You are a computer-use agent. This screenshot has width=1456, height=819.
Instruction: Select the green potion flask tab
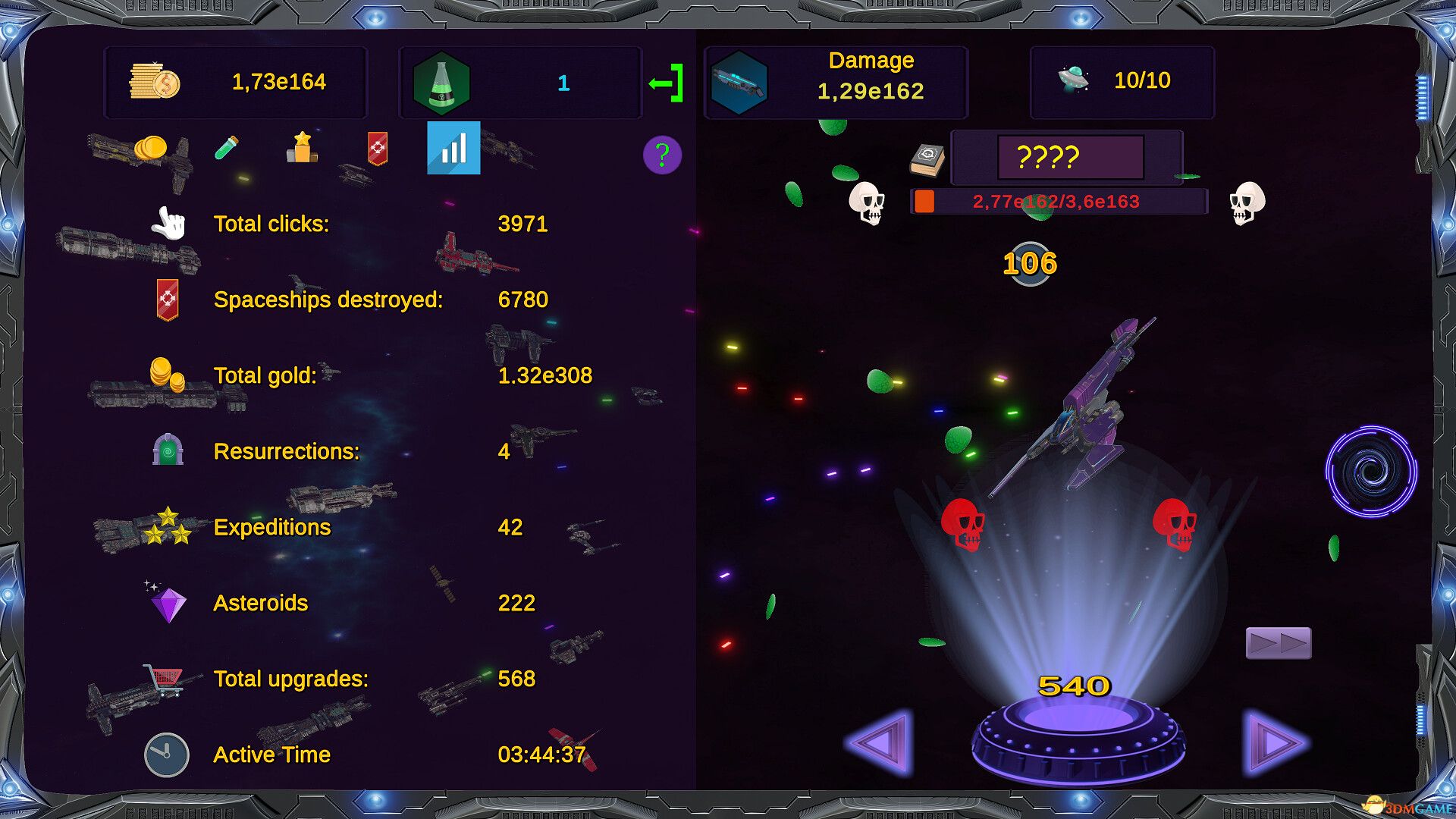(227, 149)
